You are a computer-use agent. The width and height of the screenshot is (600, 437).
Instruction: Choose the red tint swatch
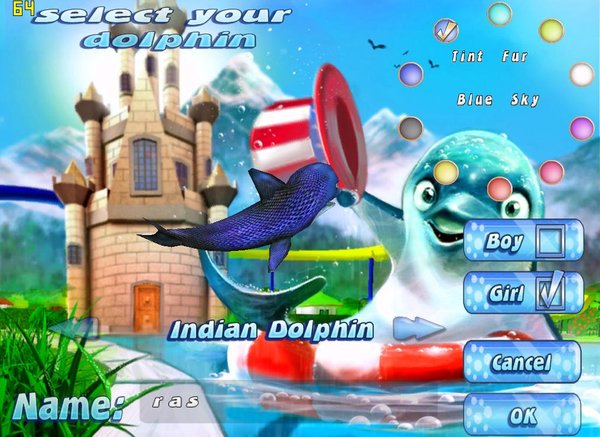pyautogui.click(x=499, y=188)
